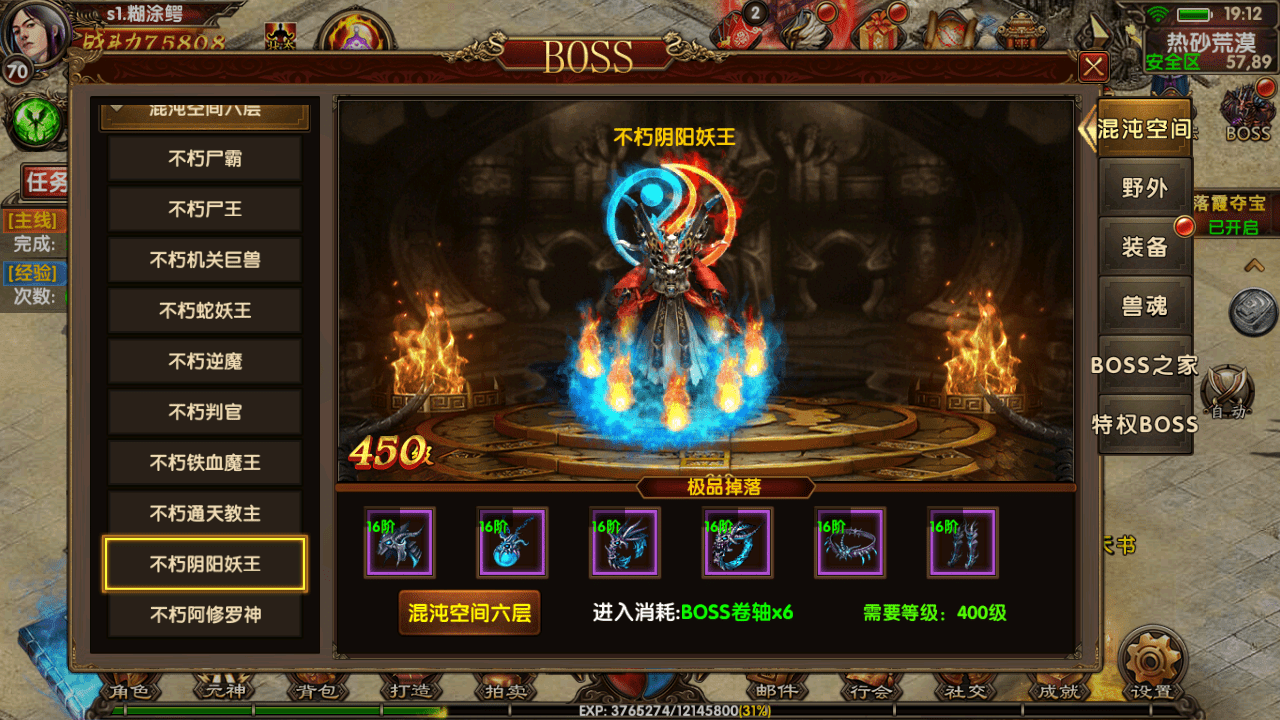
Task: Open 不朽通天教主 boss details
Action: (205, 514)
